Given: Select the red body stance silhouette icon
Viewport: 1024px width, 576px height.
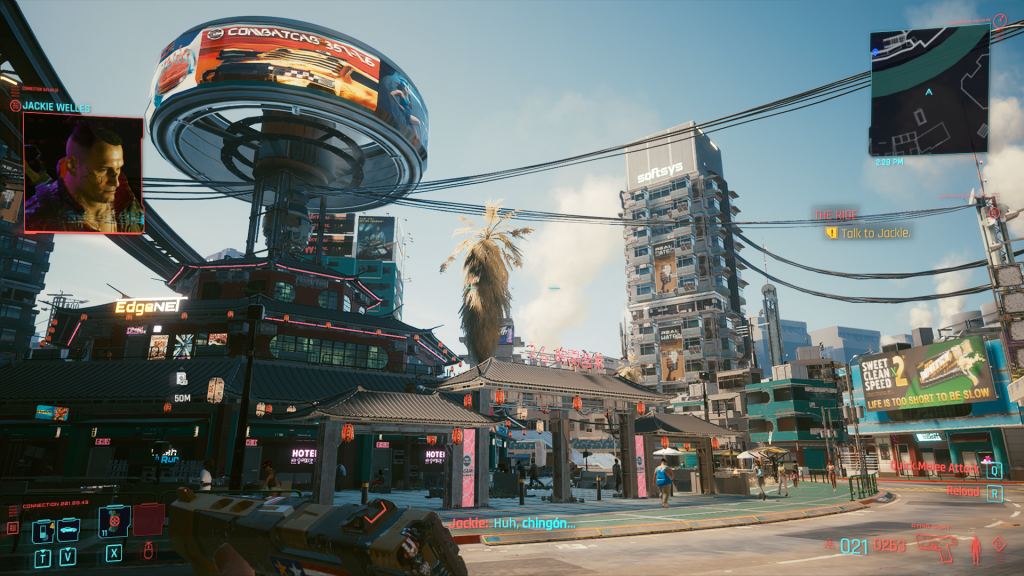Looking at the screenshot, I should click(976, 548).
